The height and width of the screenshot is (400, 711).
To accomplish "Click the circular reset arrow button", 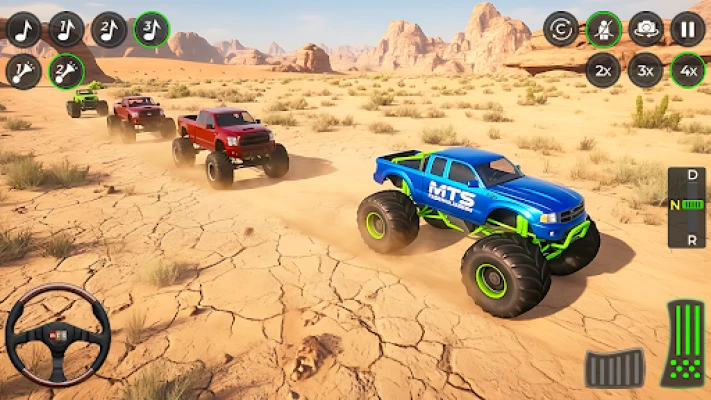I will pos(561,29).
